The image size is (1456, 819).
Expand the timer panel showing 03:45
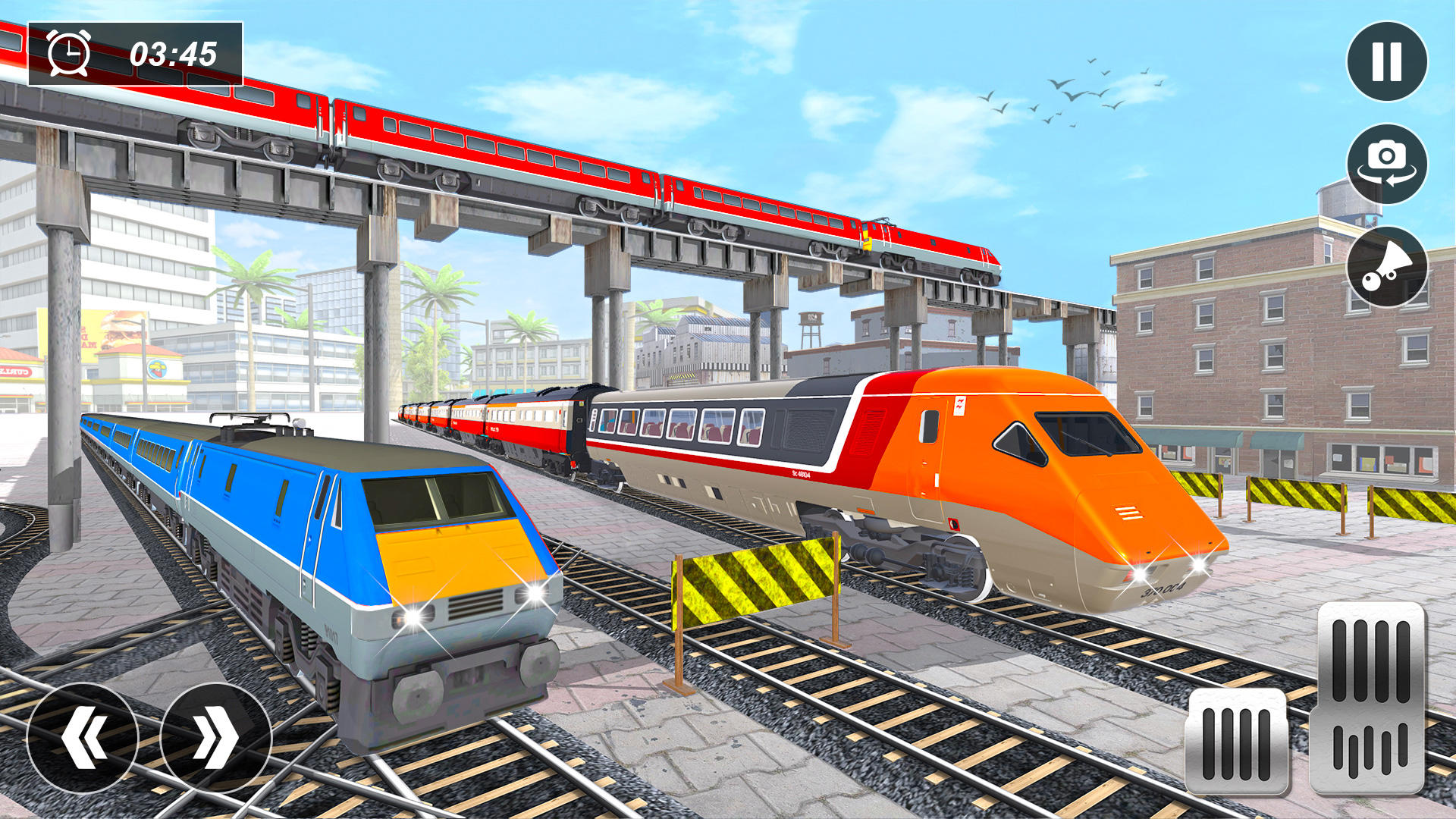point(136,52)
